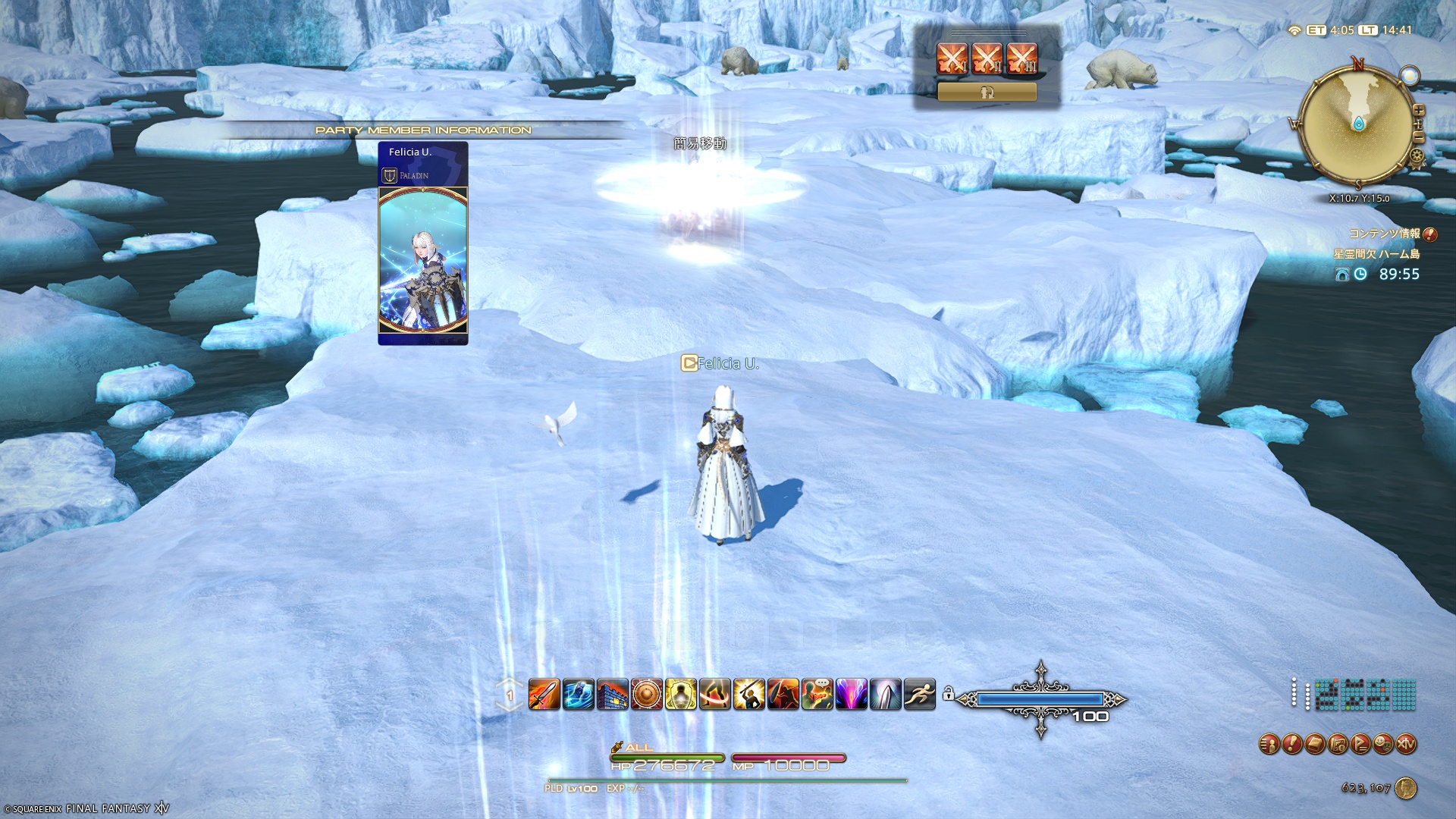The image size is (1456, 819).
Task: Open the smiley faces social menu
Action: pos(1383,744)
